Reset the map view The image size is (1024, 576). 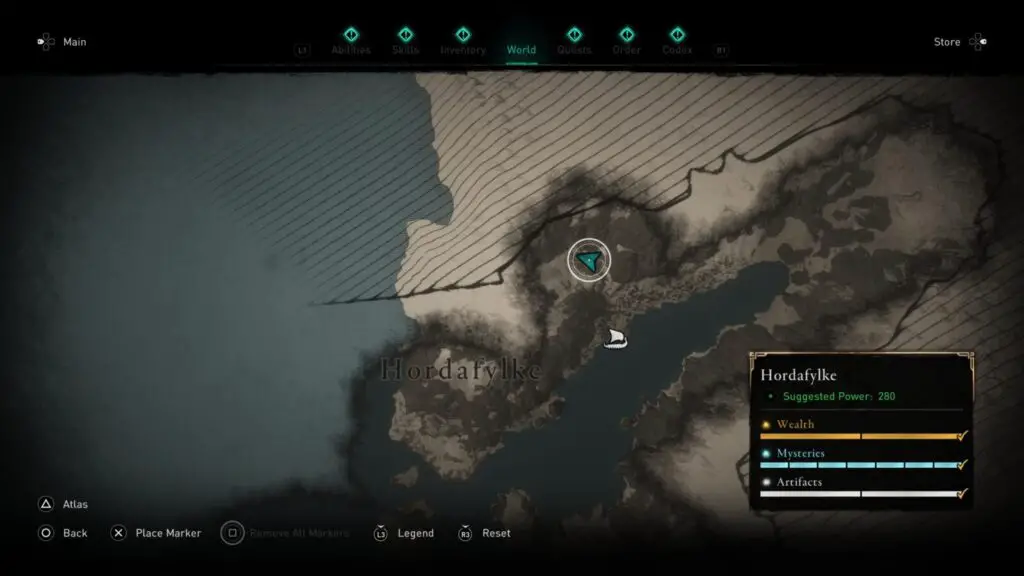[x=485, y=533]
